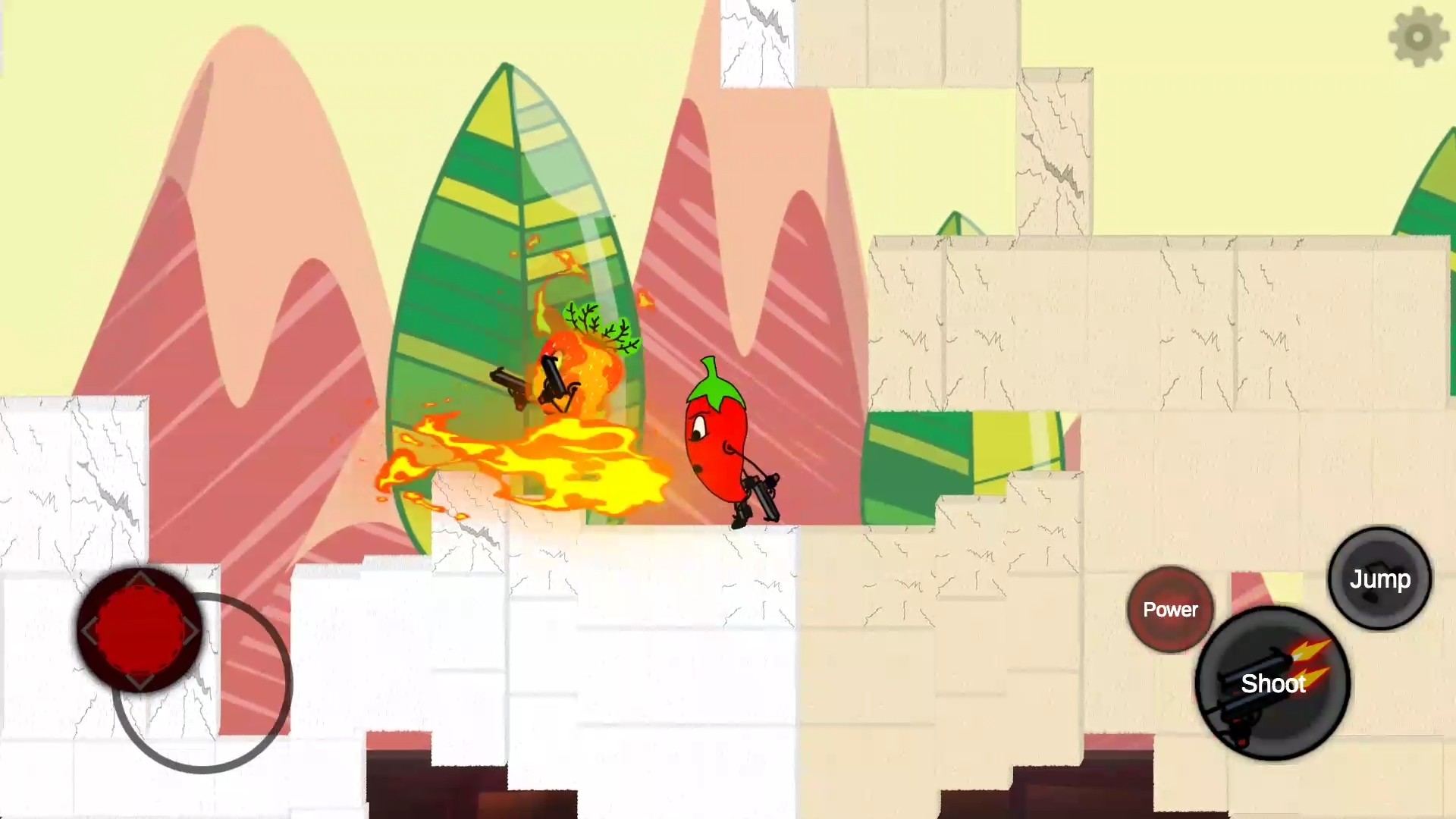The width and height of the screenshot is (1456, 819).
Task: Open the gear settings menu
Action: pyautogui.click(x=1418, y=36)
